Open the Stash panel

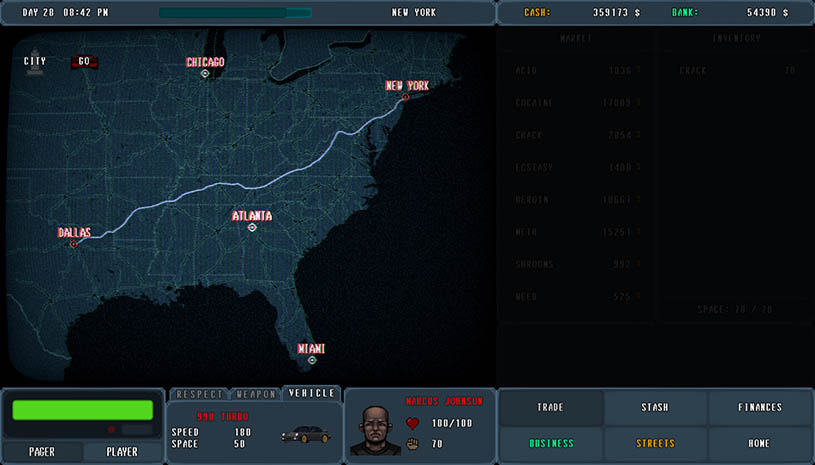[x=655, y=408]
